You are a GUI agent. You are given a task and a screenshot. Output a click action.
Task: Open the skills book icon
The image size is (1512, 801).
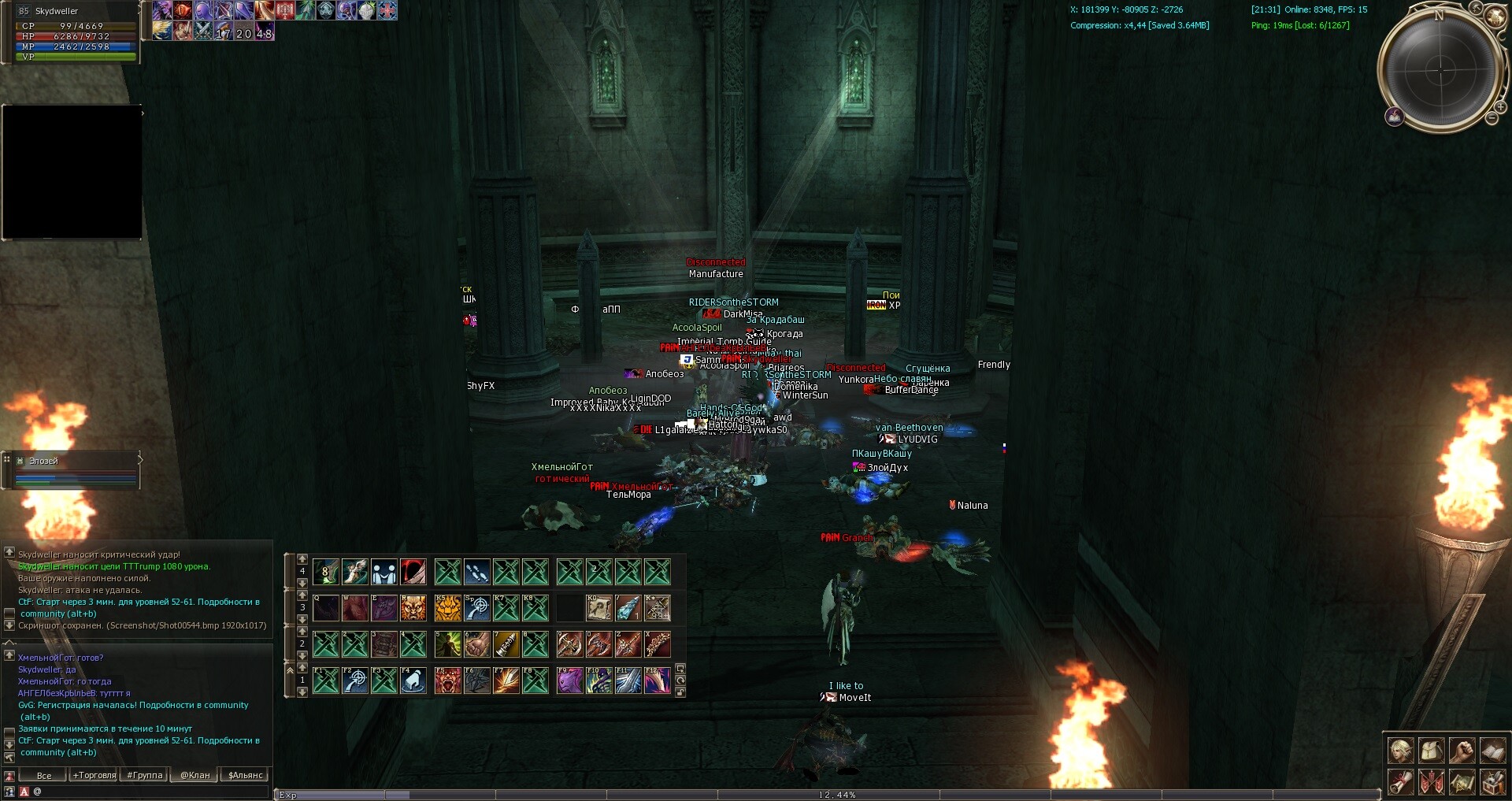coord(1492,751)
